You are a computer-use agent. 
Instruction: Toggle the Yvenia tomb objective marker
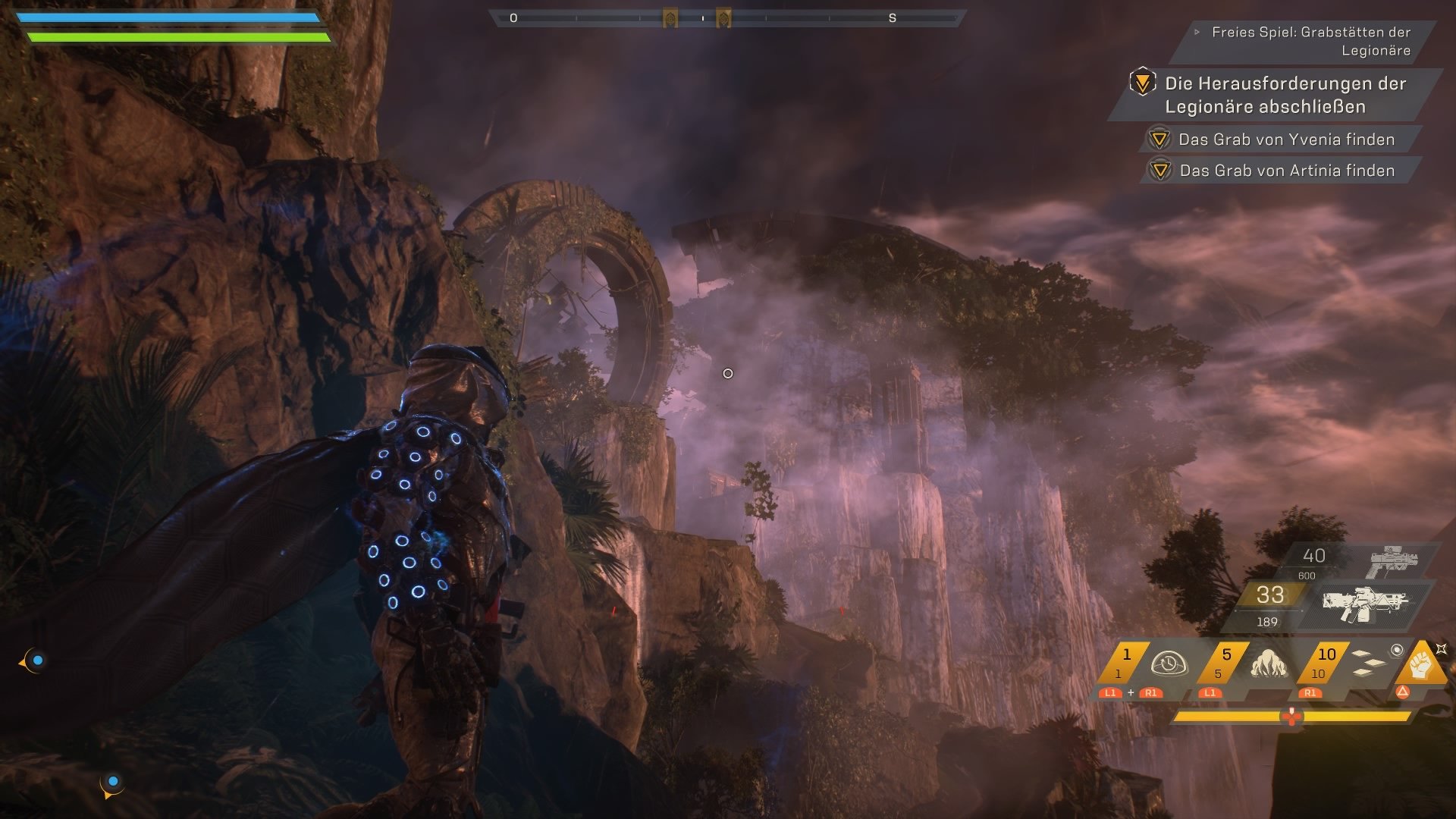pyautogui.click(x=1159, y=140)
